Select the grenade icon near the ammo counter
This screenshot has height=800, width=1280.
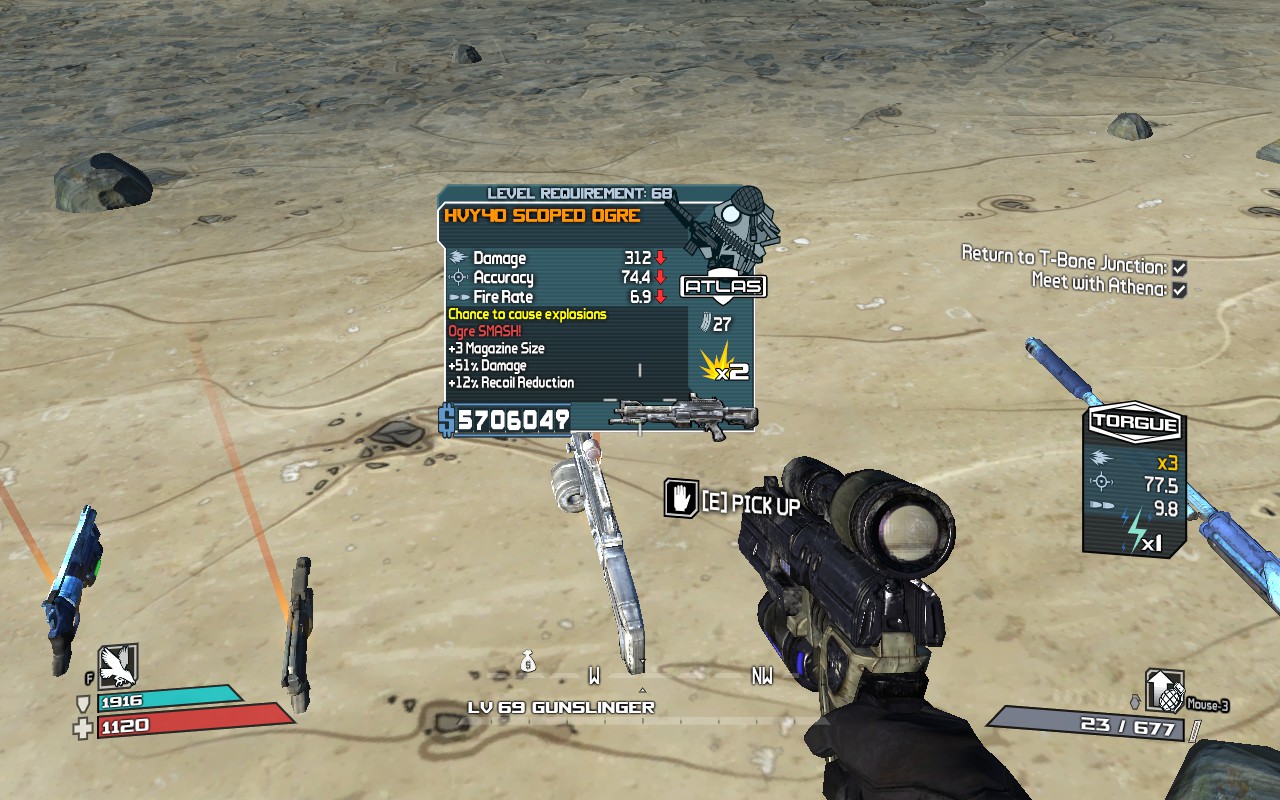(x=1164, y=690)
